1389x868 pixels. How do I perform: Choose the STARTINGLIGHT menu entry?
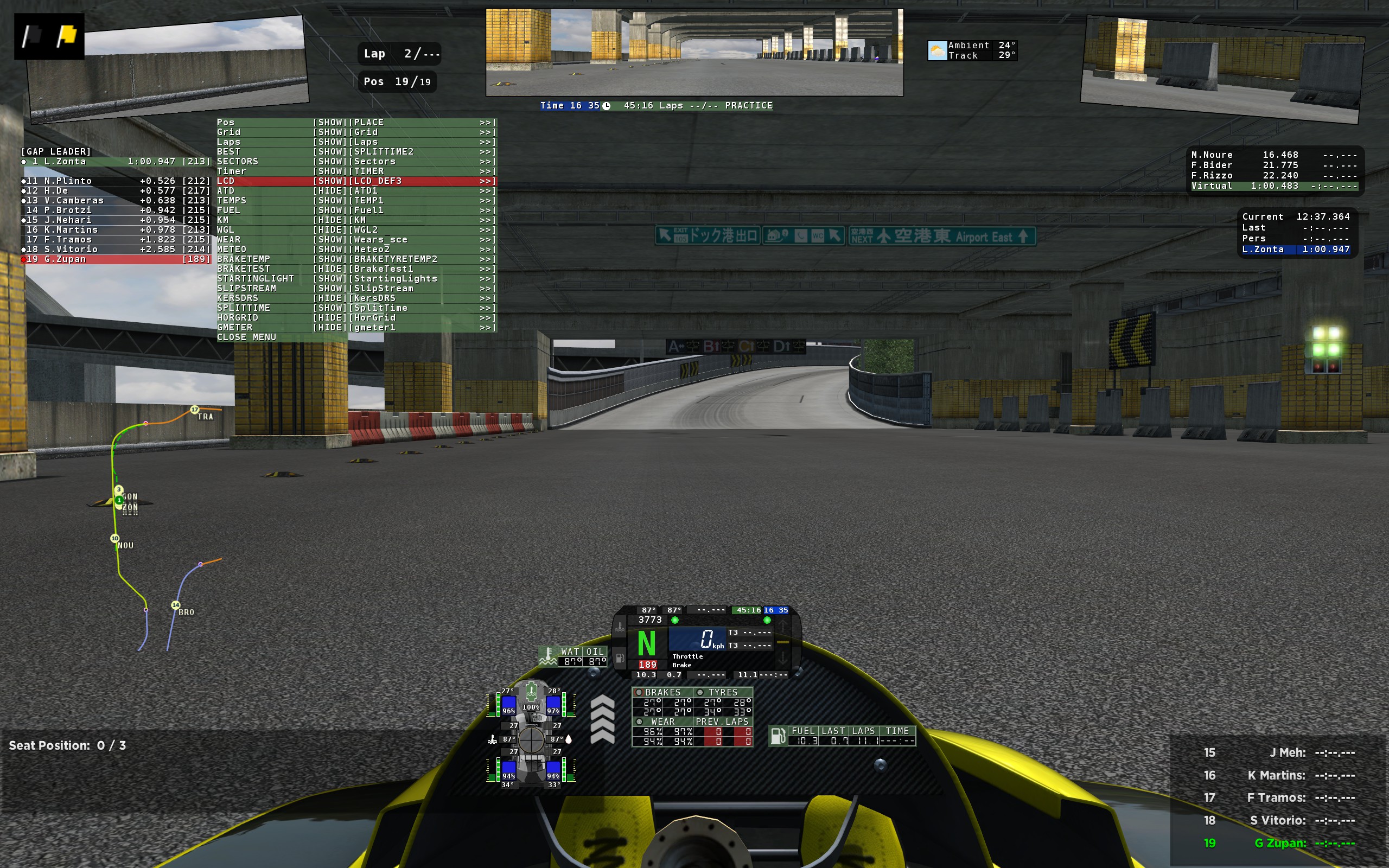coord(356,278)
